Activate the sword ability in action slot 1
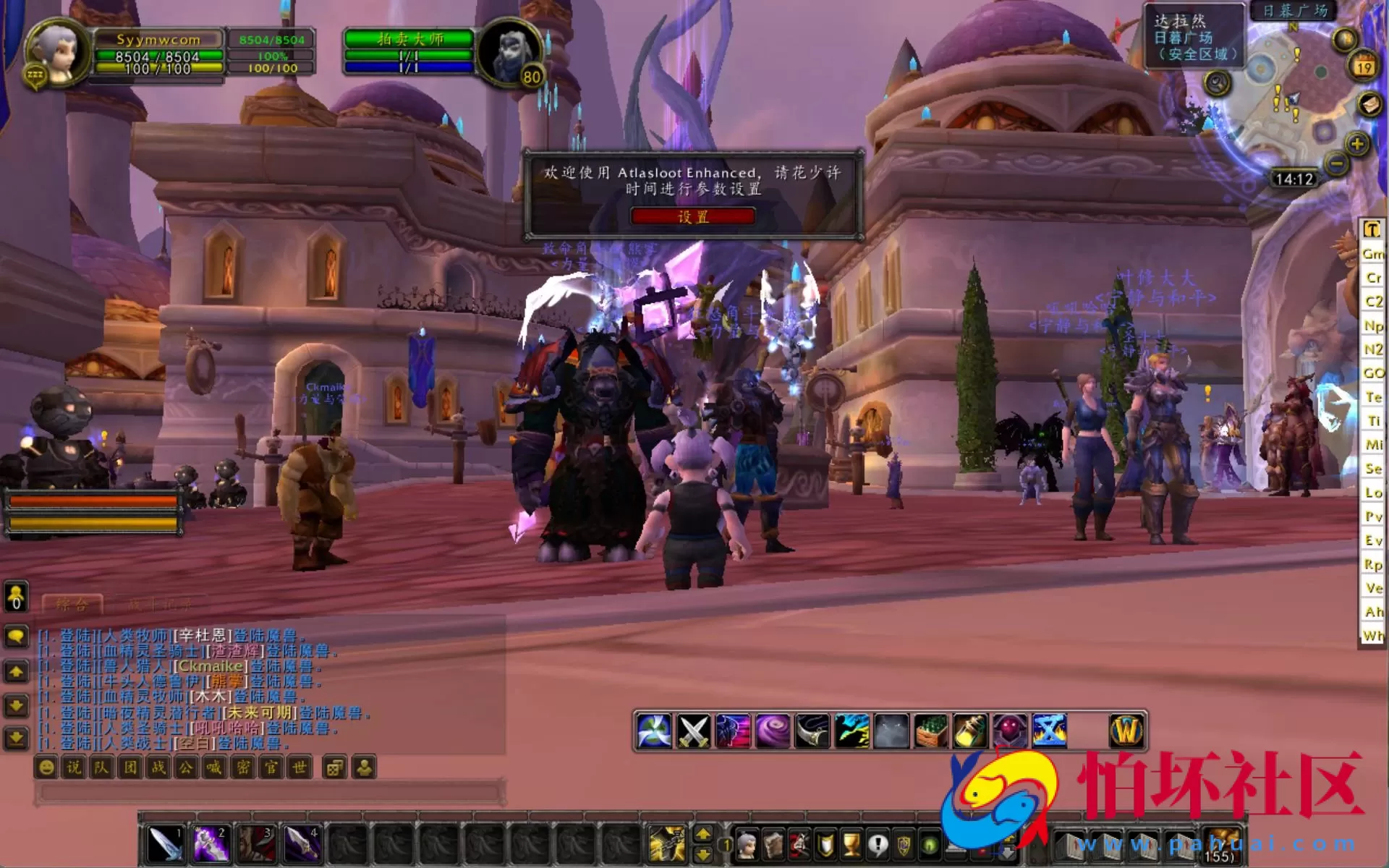The image size is (1389, 868). (165, 843)
